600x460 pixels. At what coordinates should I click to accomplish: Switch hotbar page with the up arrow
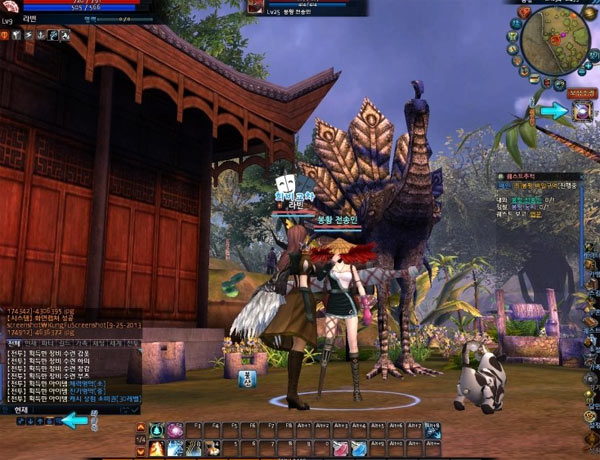140,427
